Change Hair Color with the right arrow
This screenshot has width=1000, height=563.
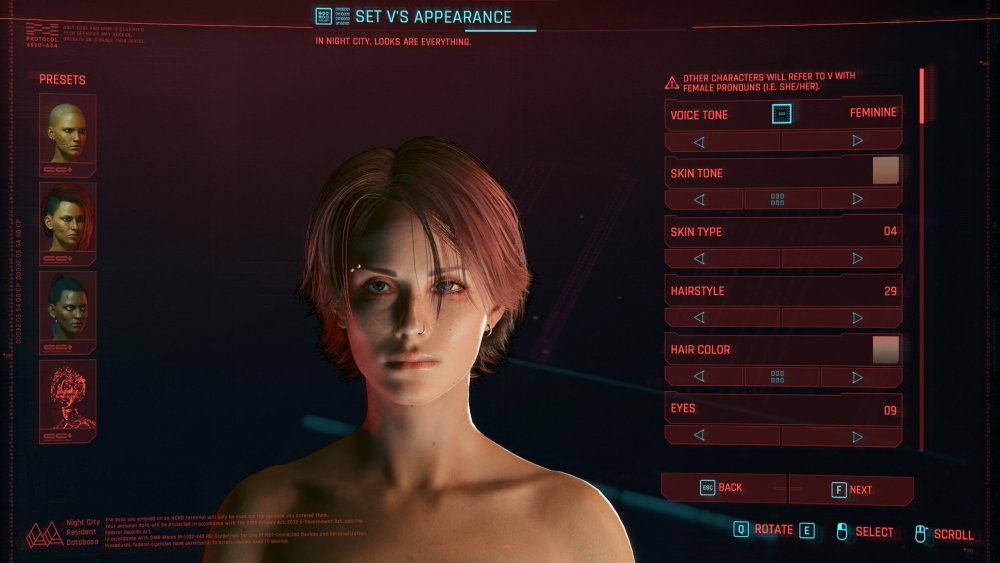point(856,377)
